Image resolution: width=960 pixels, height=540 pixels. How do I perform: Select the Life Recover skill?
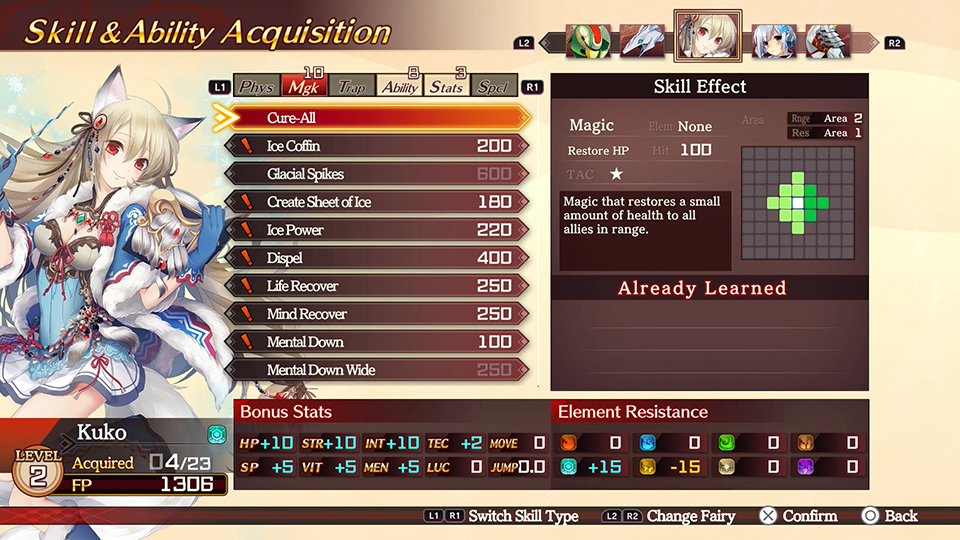click(375, 286)
